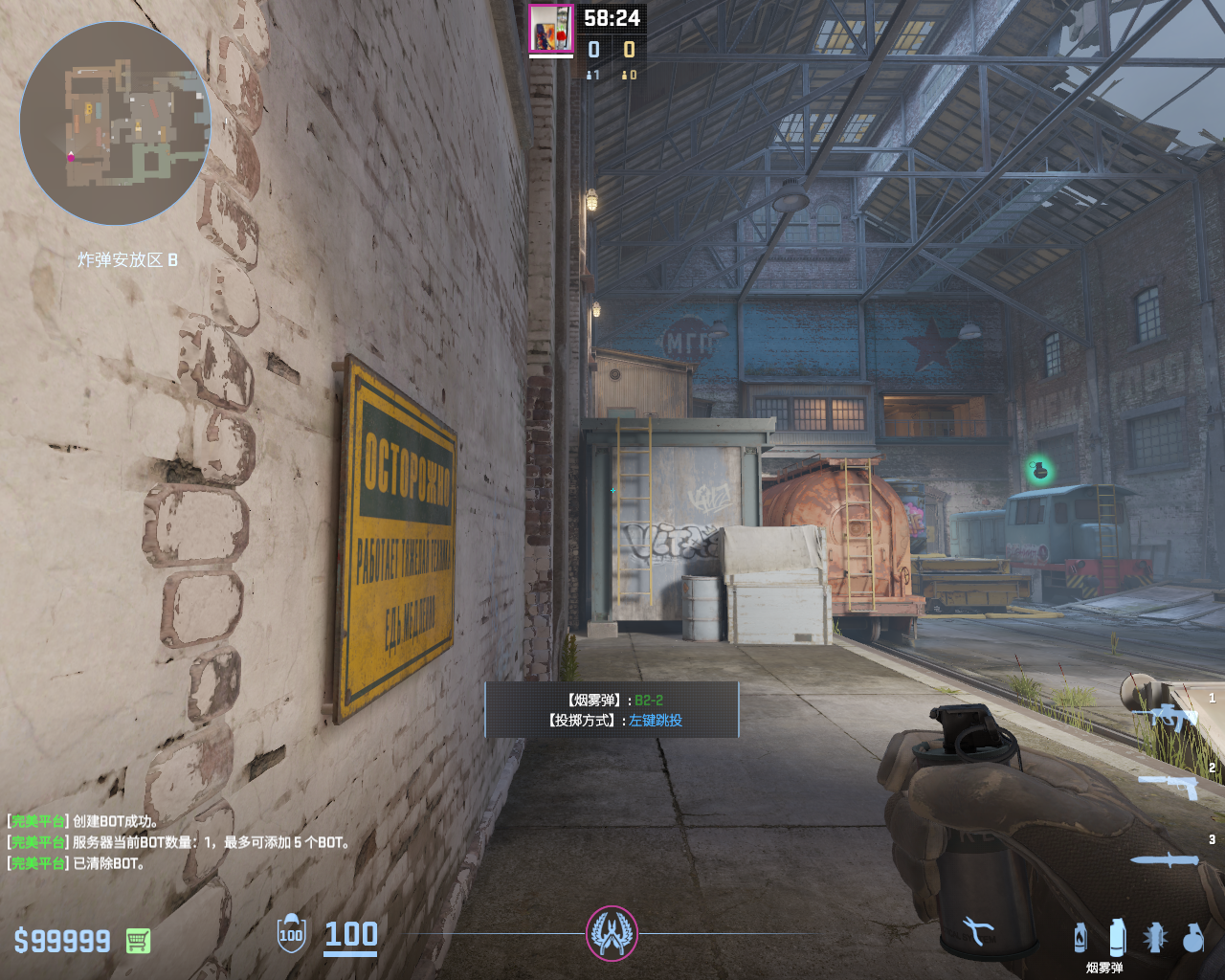Click the circular radar minimap
Screen dimensions: 1225x980
pyautogui.click(x=114, y=123)
